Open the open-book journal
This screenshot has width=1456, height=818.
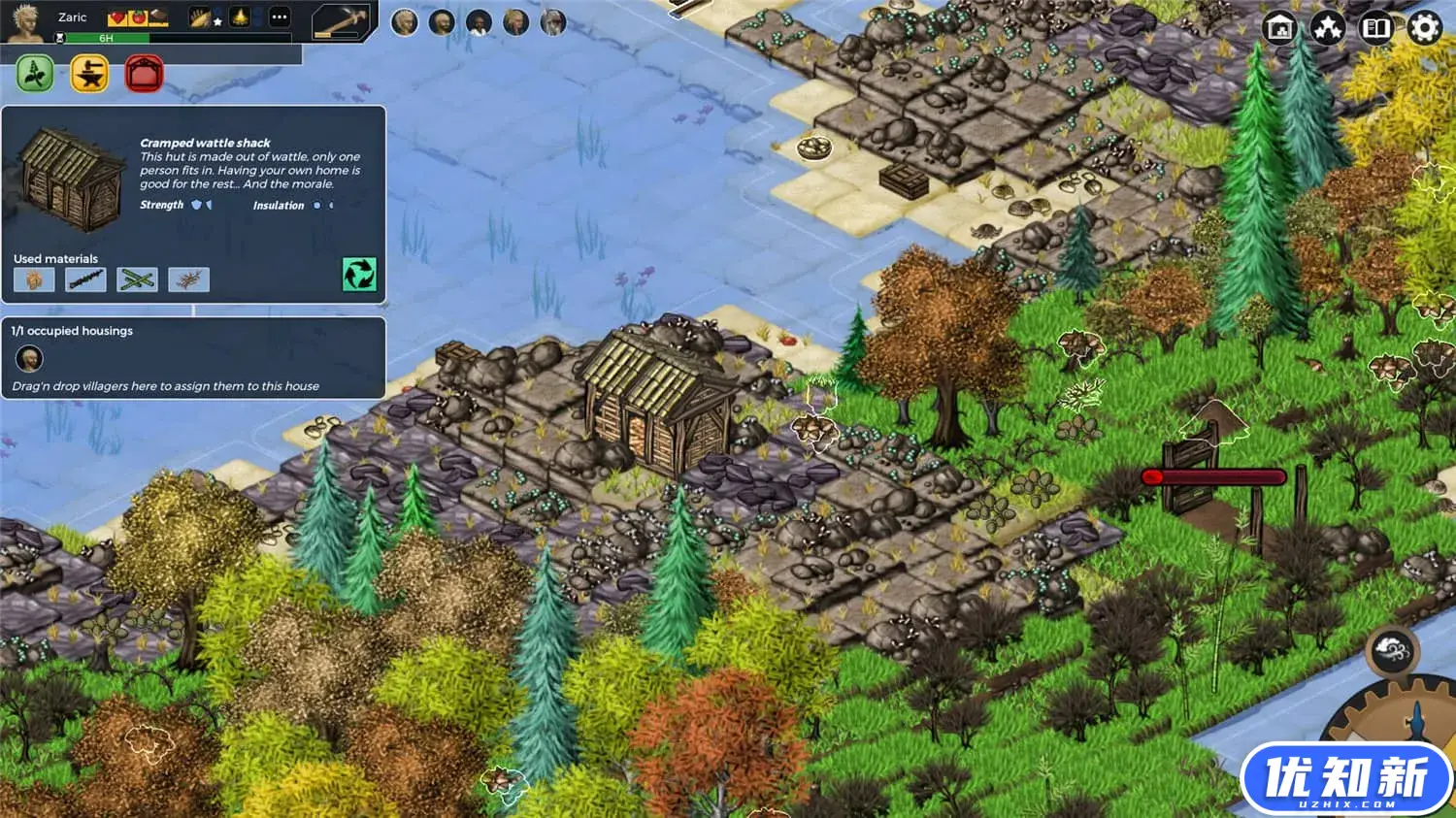click(x=1375, y=28)
